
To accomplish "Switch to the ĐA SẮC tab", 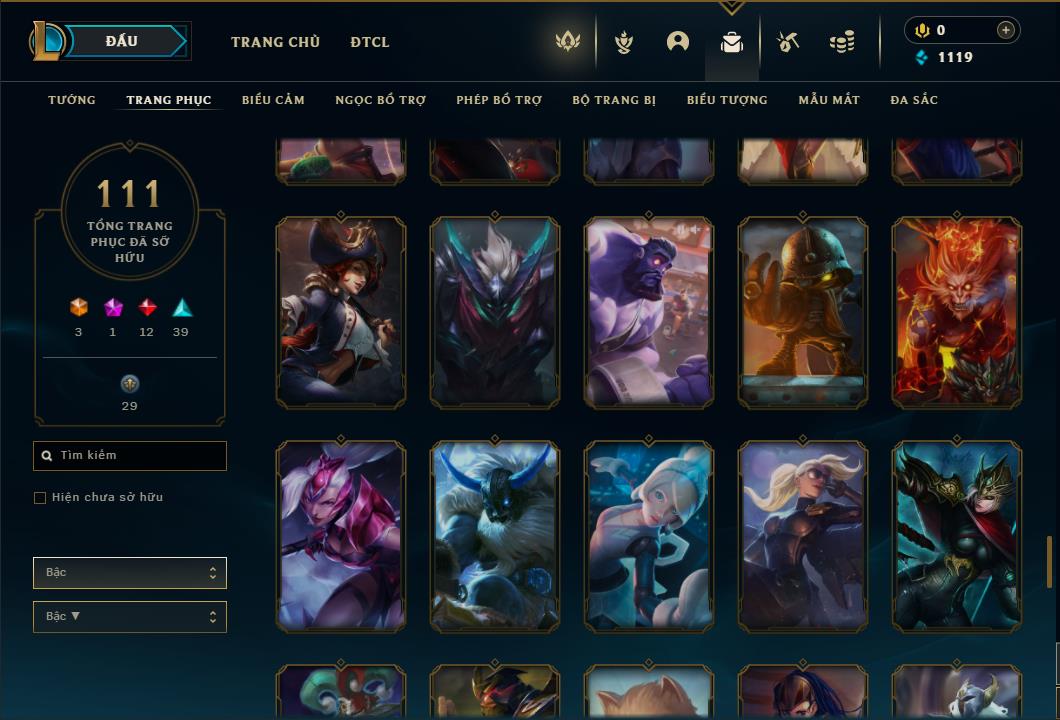I will 914,100.
